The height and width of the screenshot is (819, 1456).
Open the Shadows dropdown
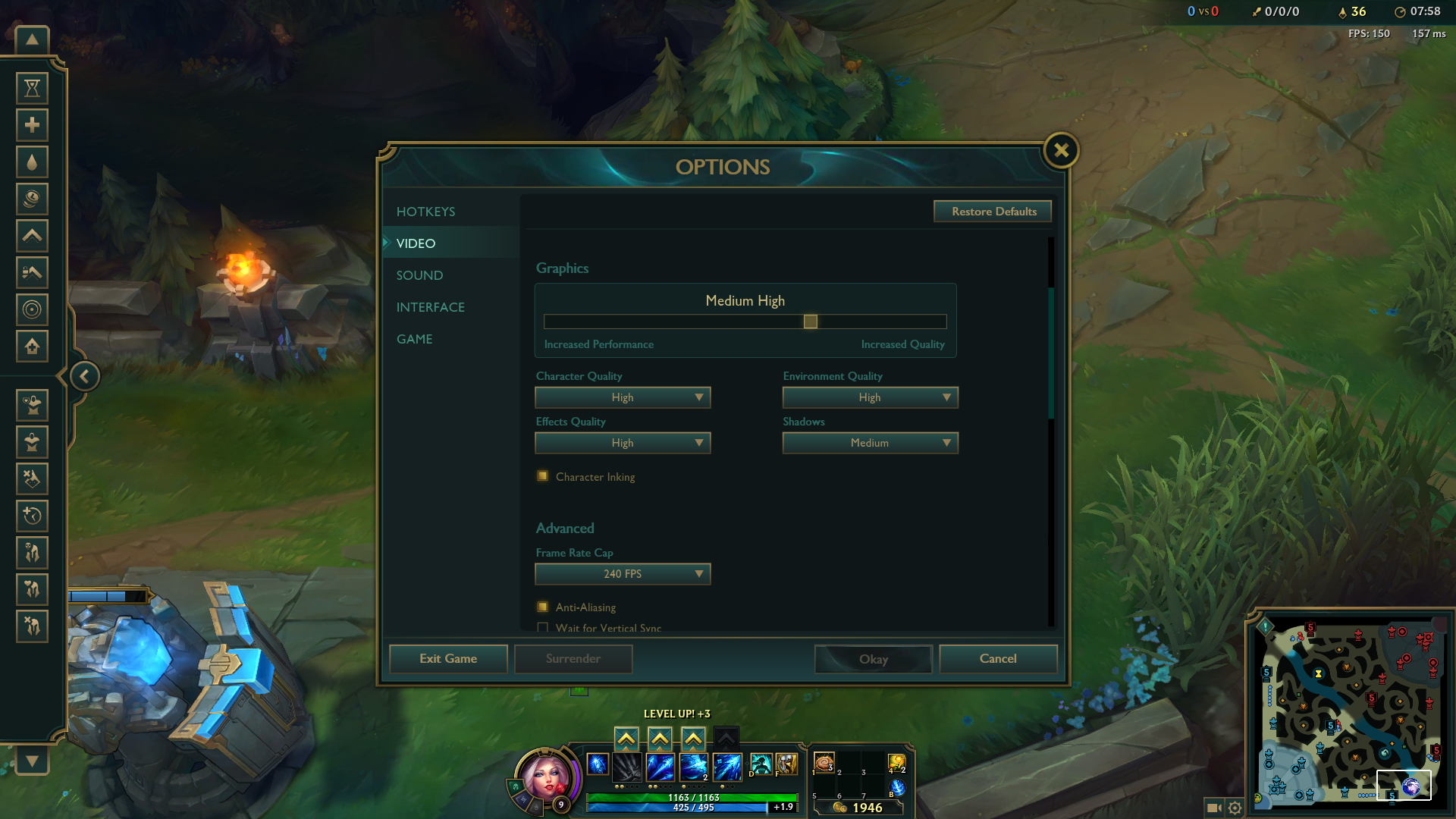tap(870, 443)
